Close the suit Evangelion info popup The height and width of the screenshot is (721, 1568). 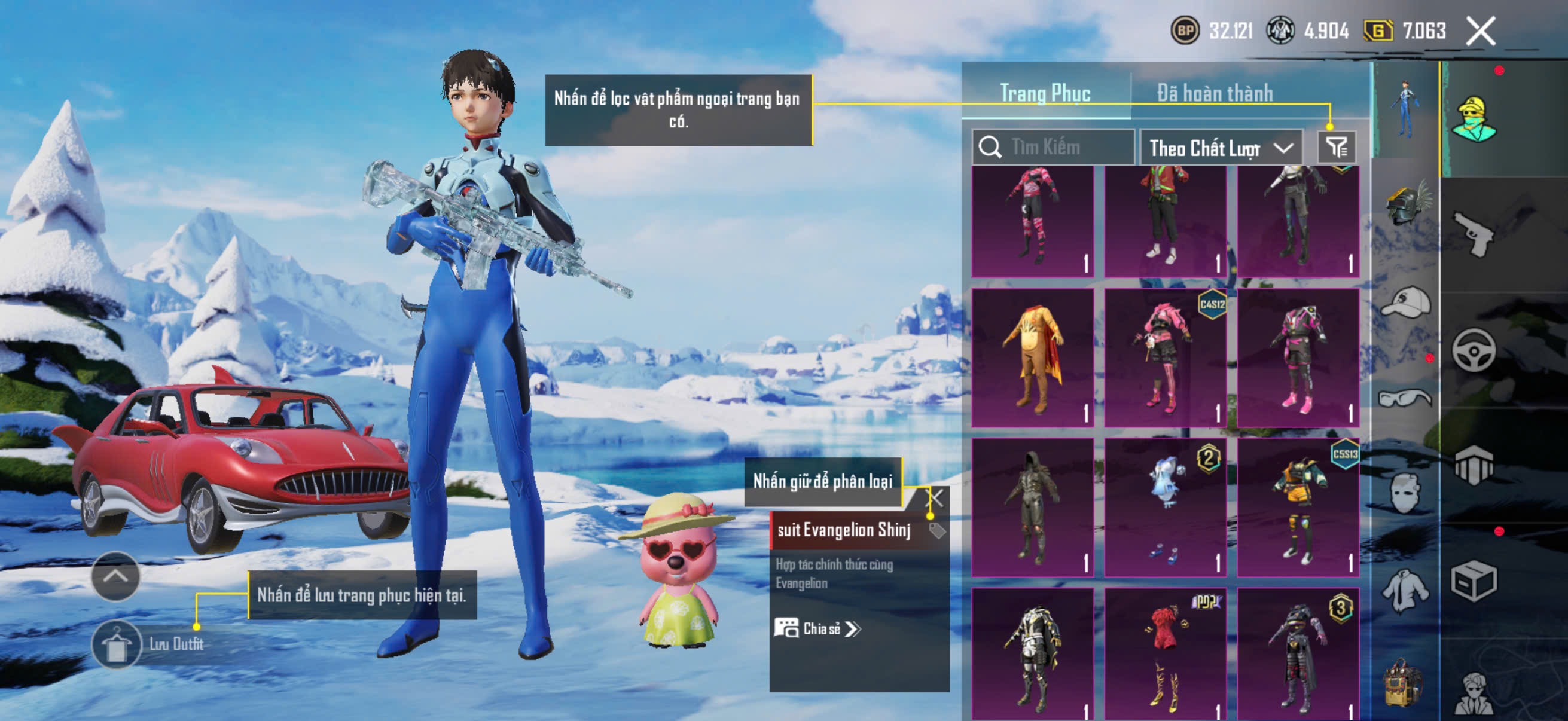pos(935,499)
